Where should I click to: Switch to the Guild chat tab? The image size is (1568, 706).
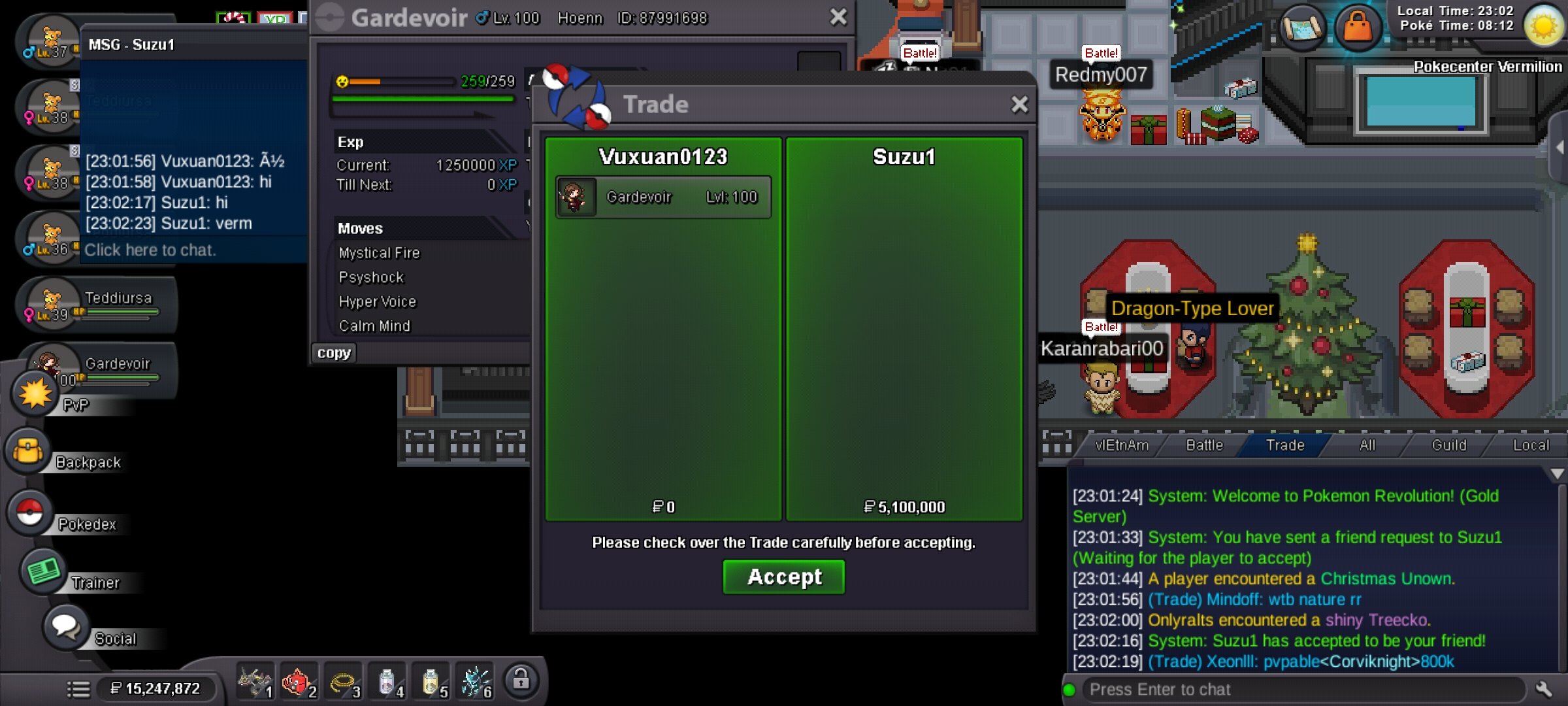pyautogui.click(x=1450, y=445)
